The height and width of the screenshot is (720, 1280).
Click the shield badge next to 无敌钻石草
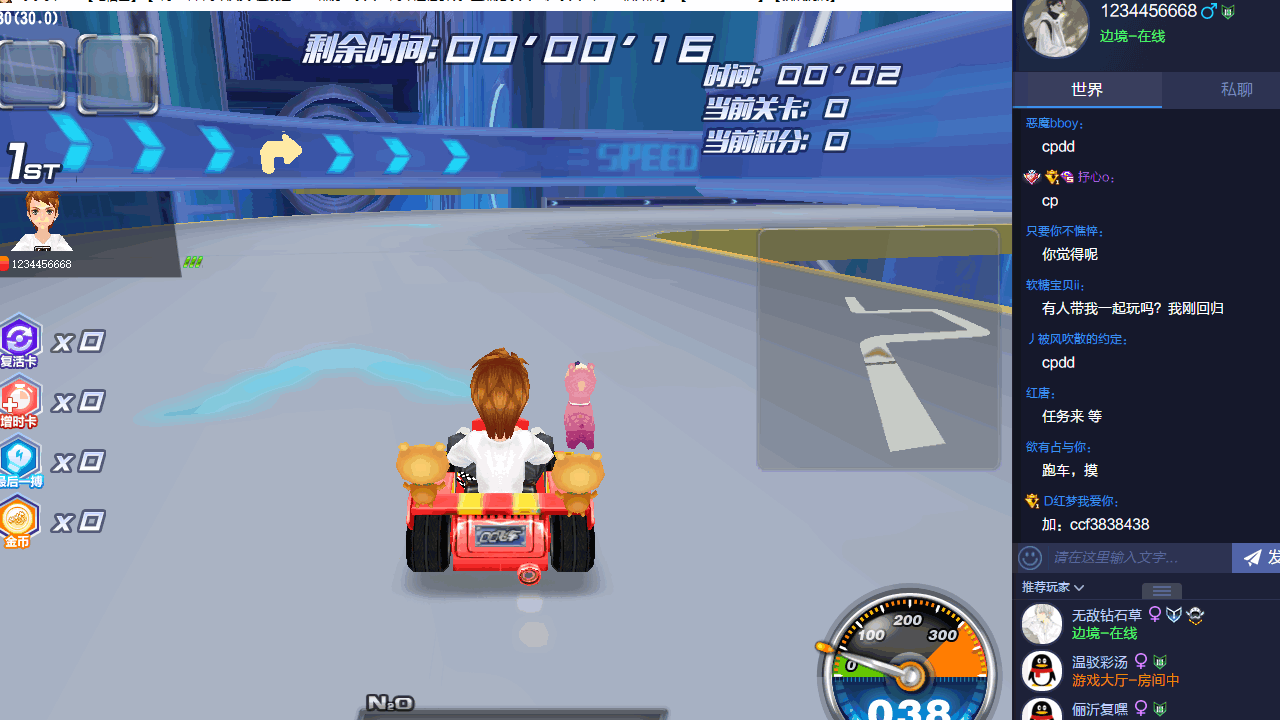1175,614
